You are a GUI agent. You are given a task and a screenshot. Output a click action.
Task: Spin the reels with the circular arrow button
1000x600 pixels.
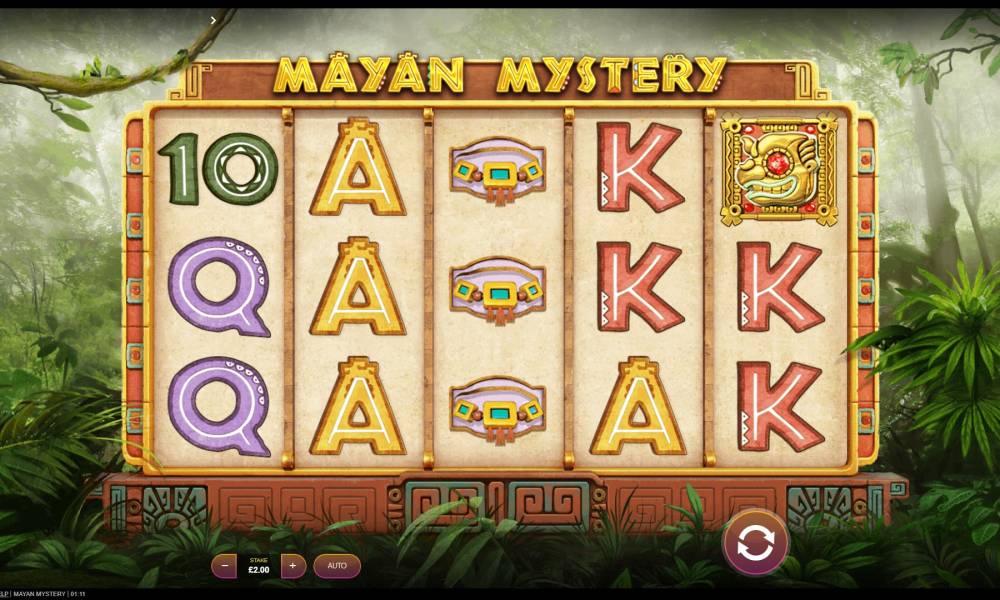pyautogui.click(x=756, y=543)
